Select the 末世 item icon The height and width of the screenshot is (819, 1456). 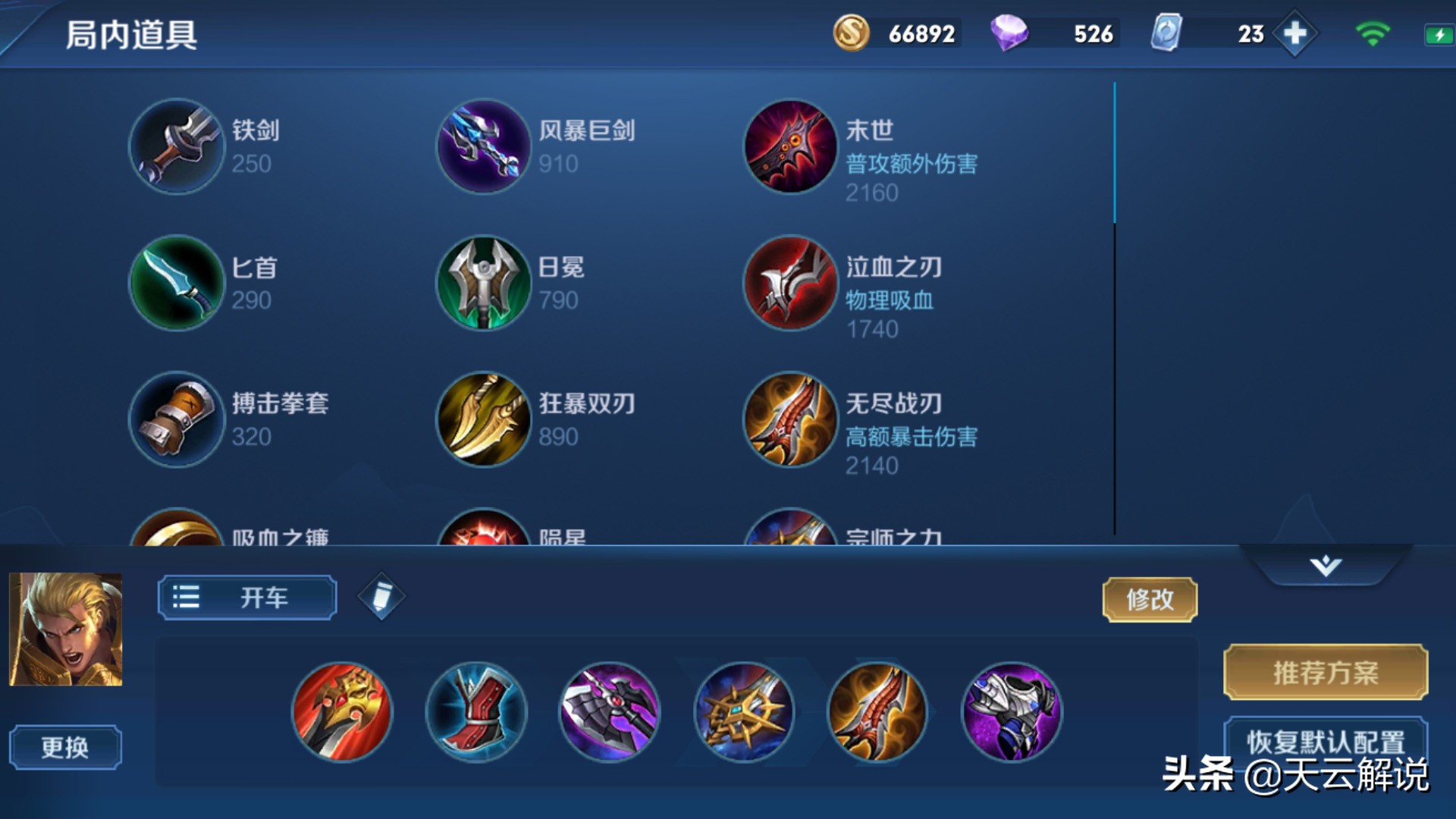(x=790, y=147)
